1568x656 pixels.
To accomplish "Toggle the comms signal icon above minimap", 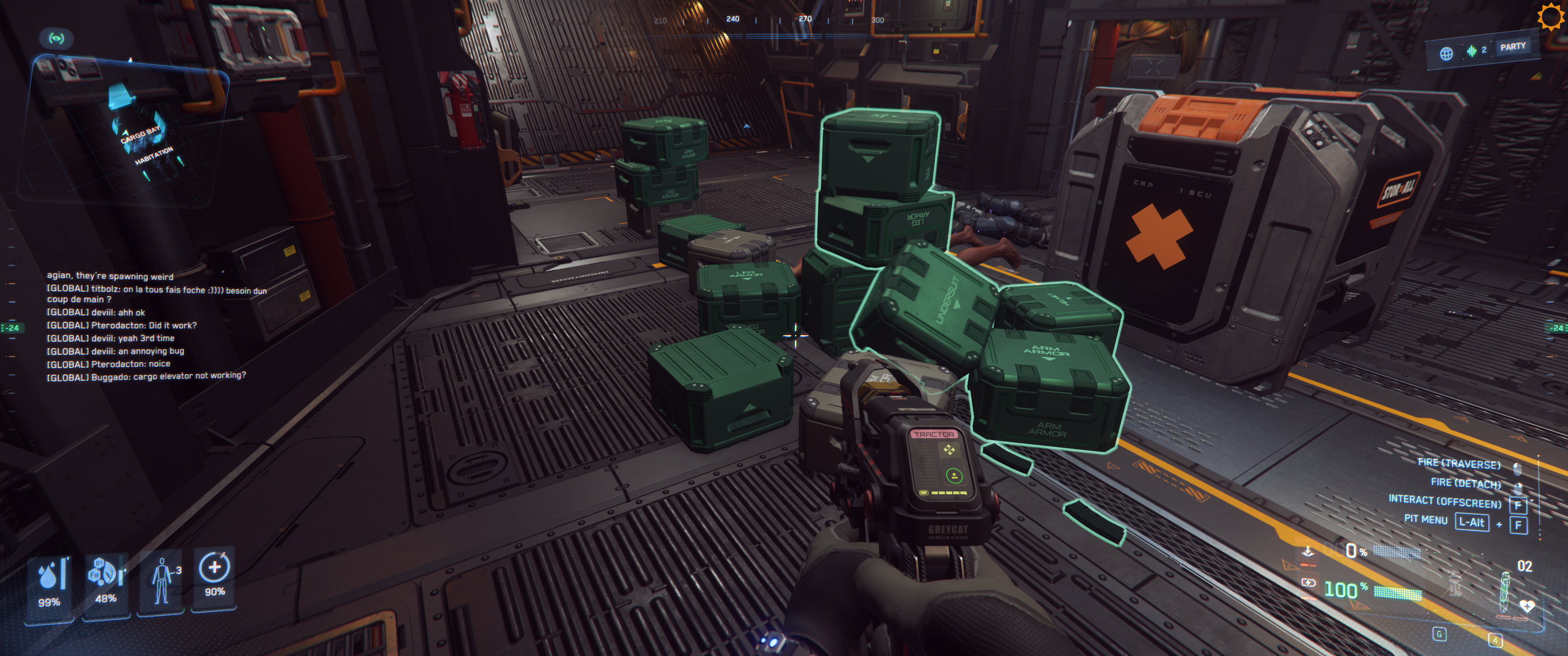I will [56, 38].
